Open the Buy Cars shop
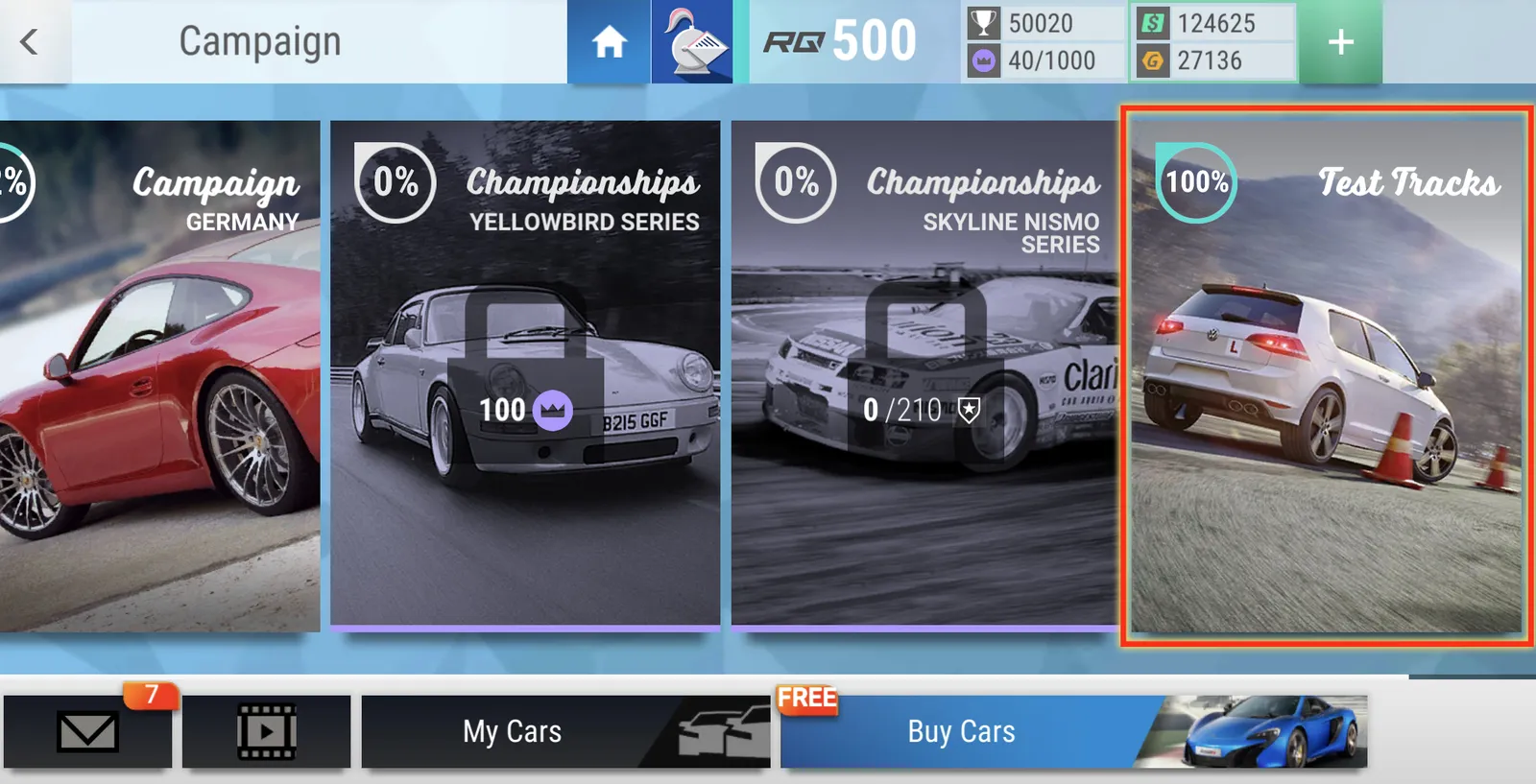This screenshot has width=1536, height=784. (1072, 731)
